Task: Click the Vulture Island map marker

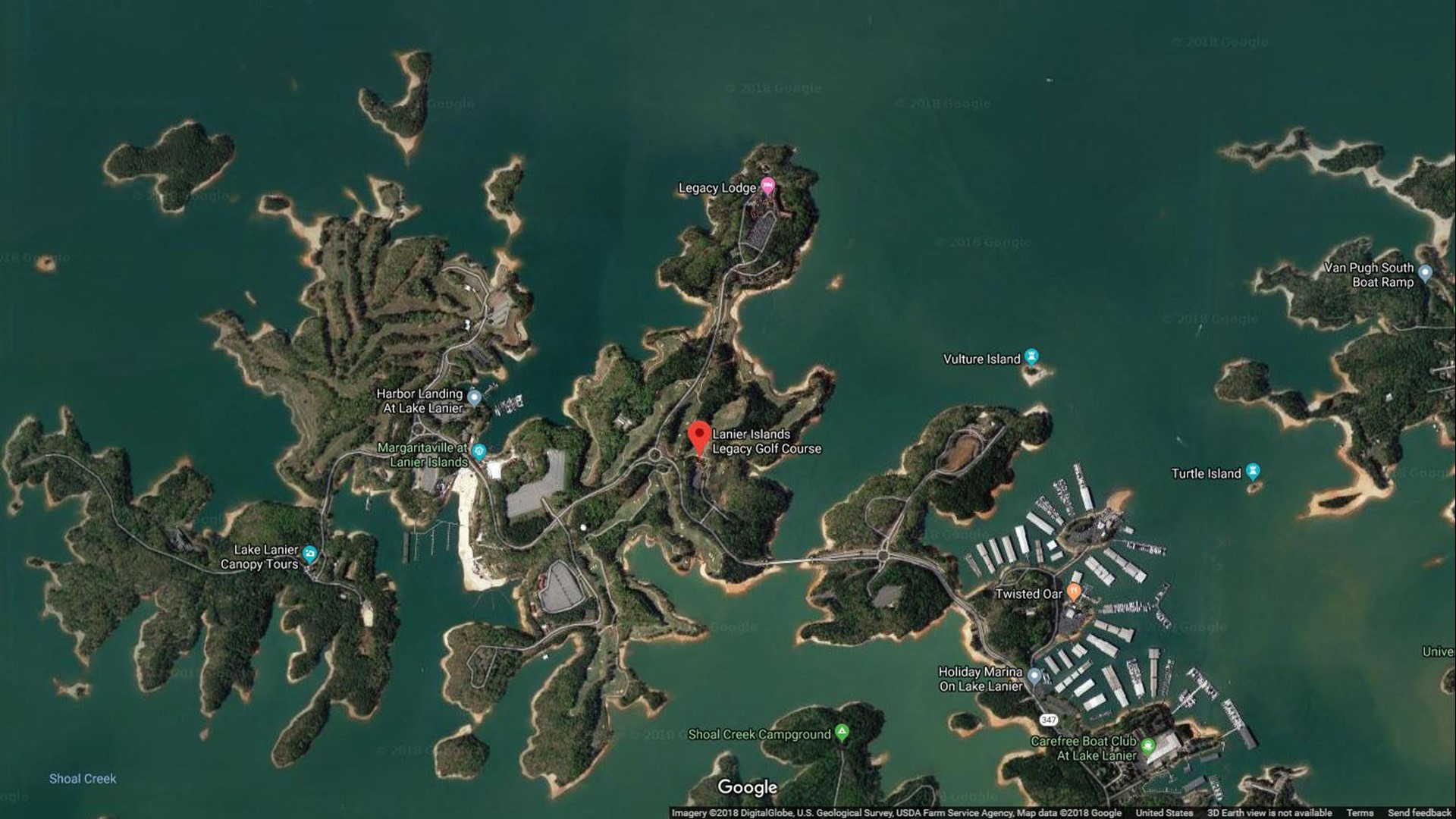Action: click(x=1031, y=356)
